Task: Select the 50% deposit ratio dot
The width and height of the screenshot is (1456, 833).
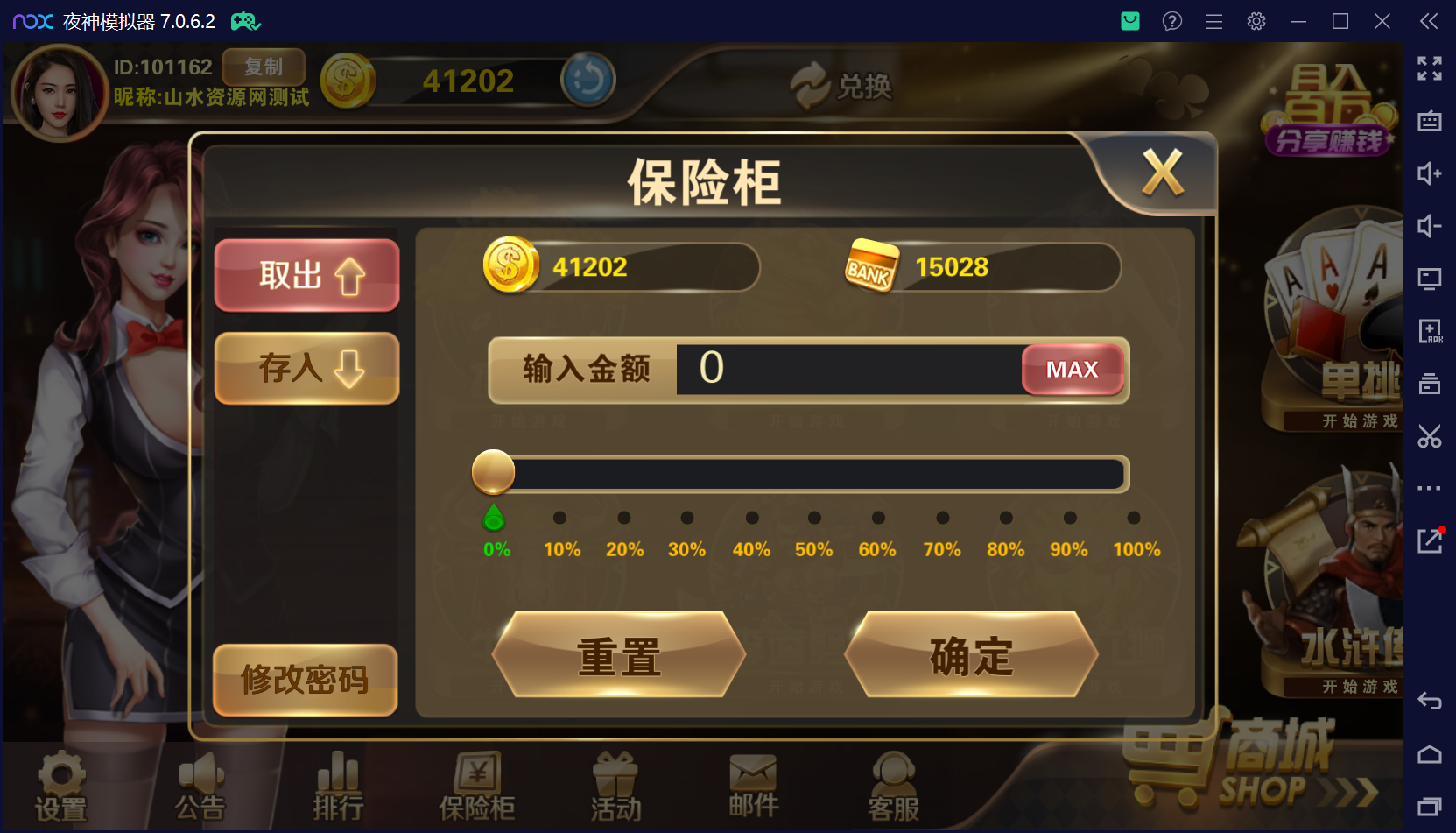Action: point(814,518)
